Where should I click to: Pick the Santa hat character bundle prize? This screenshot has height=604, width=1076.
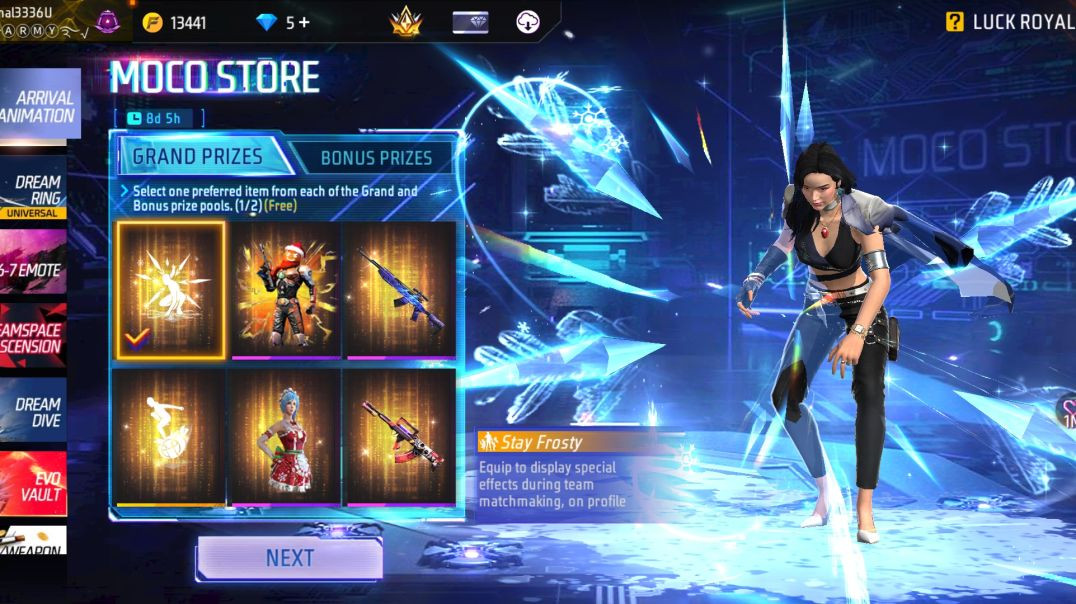[x=285, y=290]
